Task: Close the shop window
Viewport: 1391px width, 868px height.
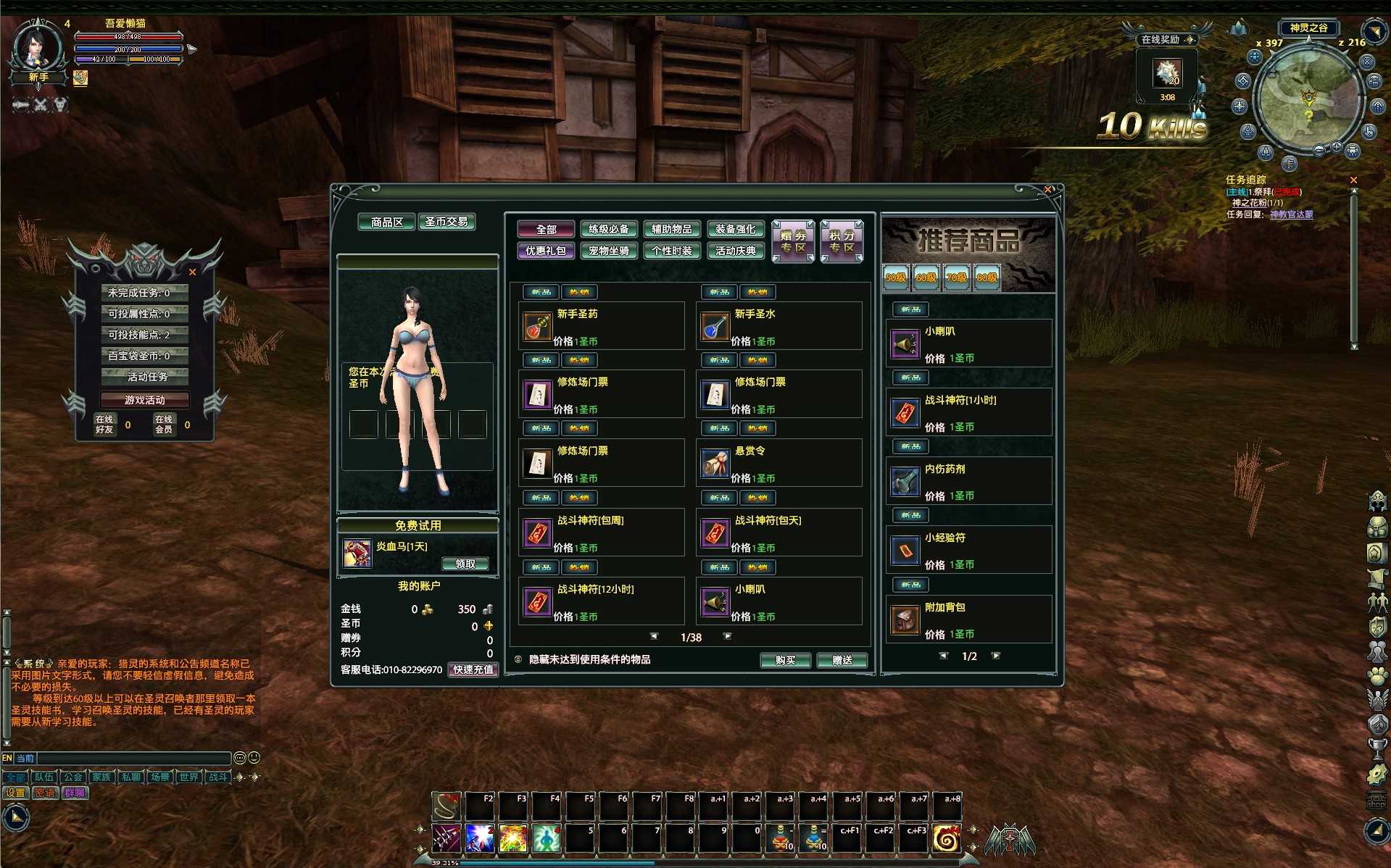Action: coord(1047,190)
